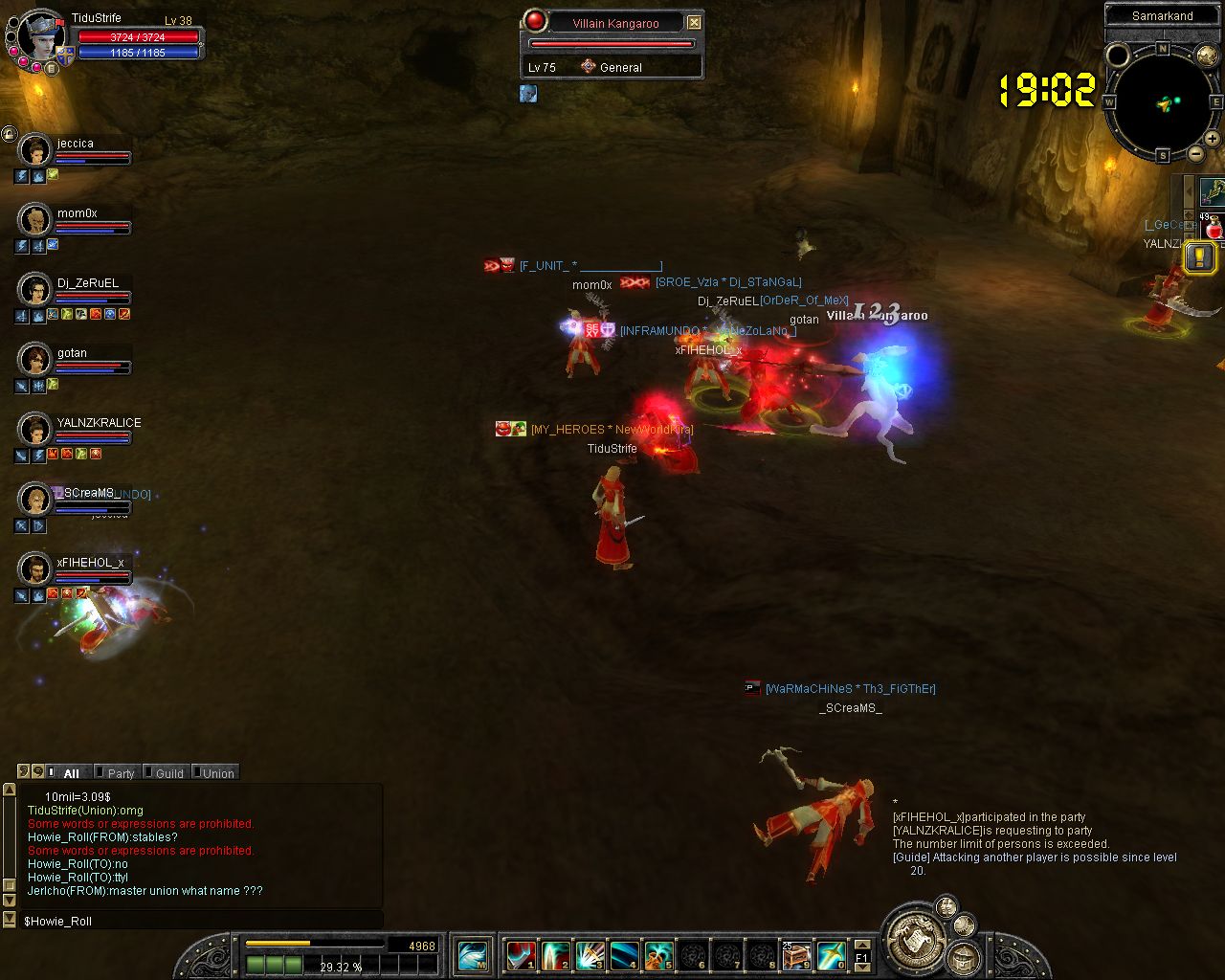The height and width of the screenshot is (980, 1225).
Task: Switch to the Party chat tab
Action: click(x=120, y=773)
